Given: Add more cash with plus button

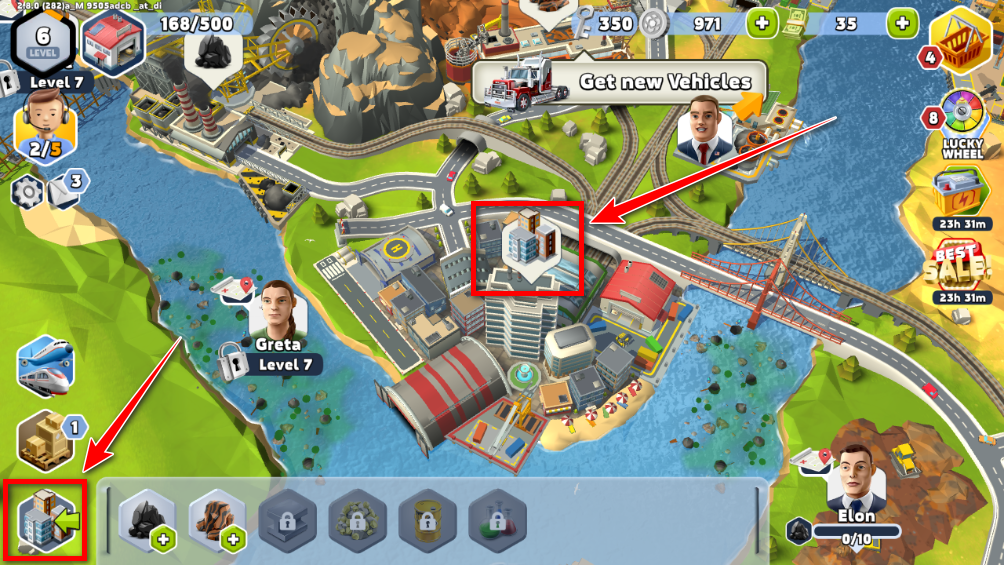Looking at the screenshot, I should click(x=902, y=23).
